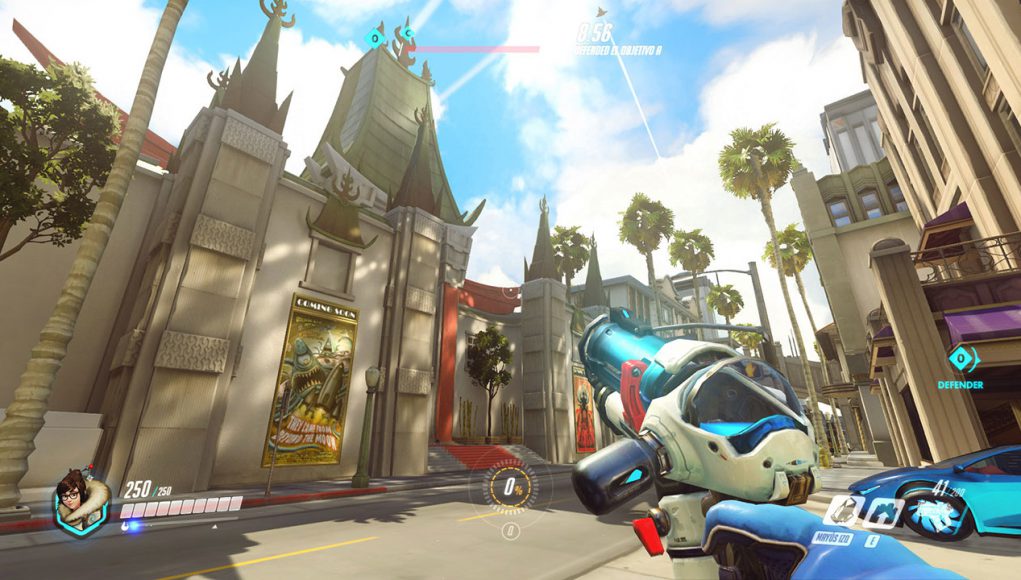Use the Ice Wall ability icon
Screen dimensions: 1021x580
(x=880, y=512)
